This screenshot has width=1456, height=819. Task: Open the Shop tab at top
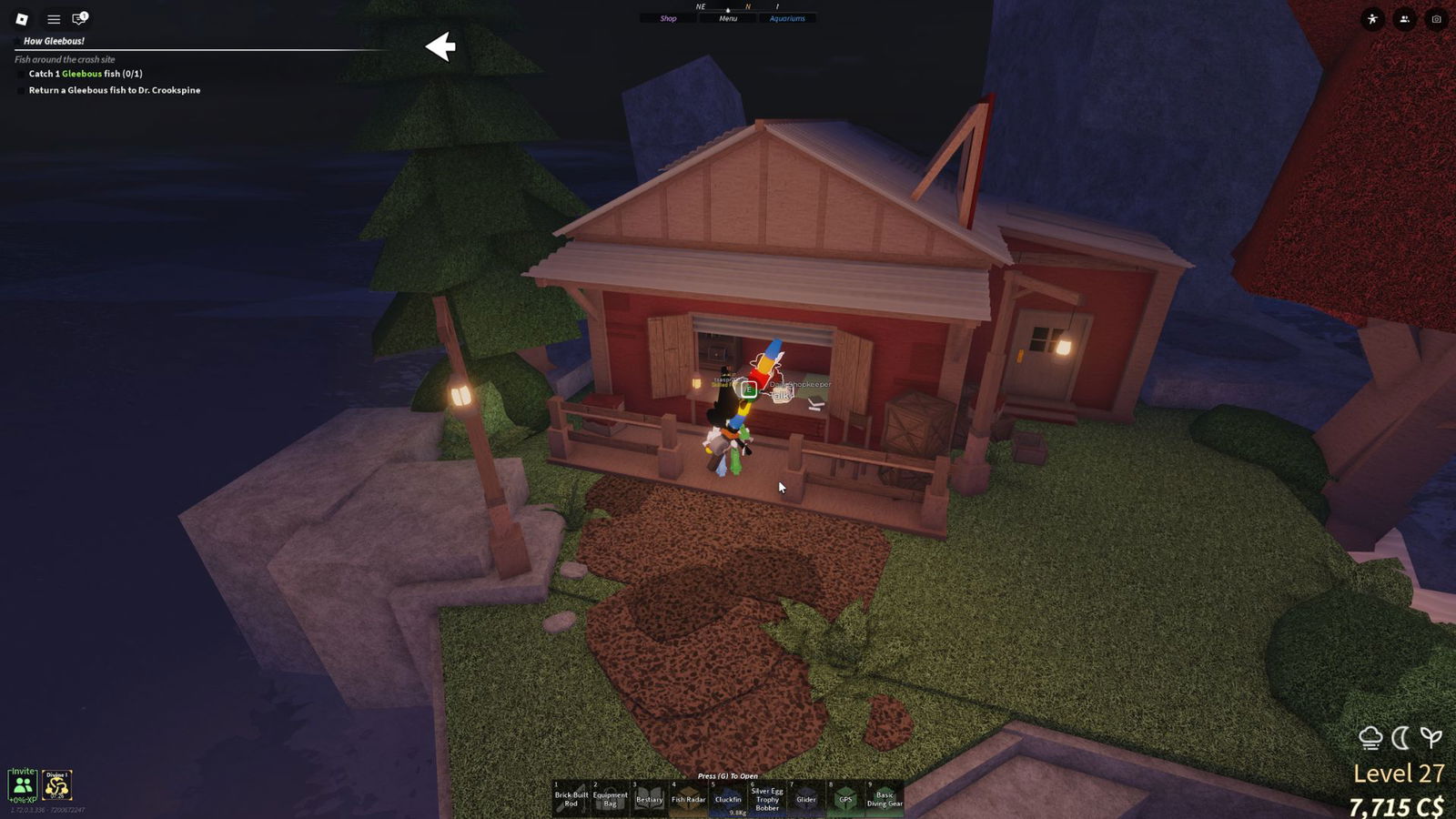[668, 18]
